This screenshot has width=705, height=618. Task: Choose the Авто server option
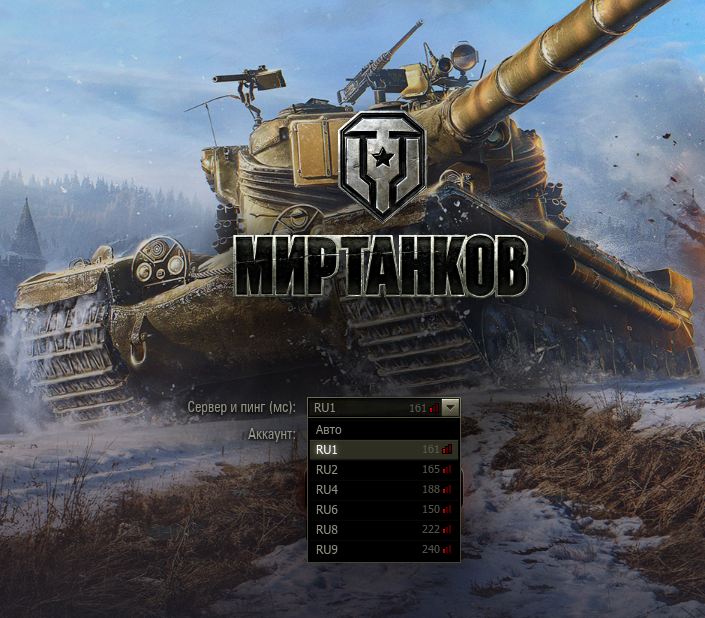pos(383,430)
